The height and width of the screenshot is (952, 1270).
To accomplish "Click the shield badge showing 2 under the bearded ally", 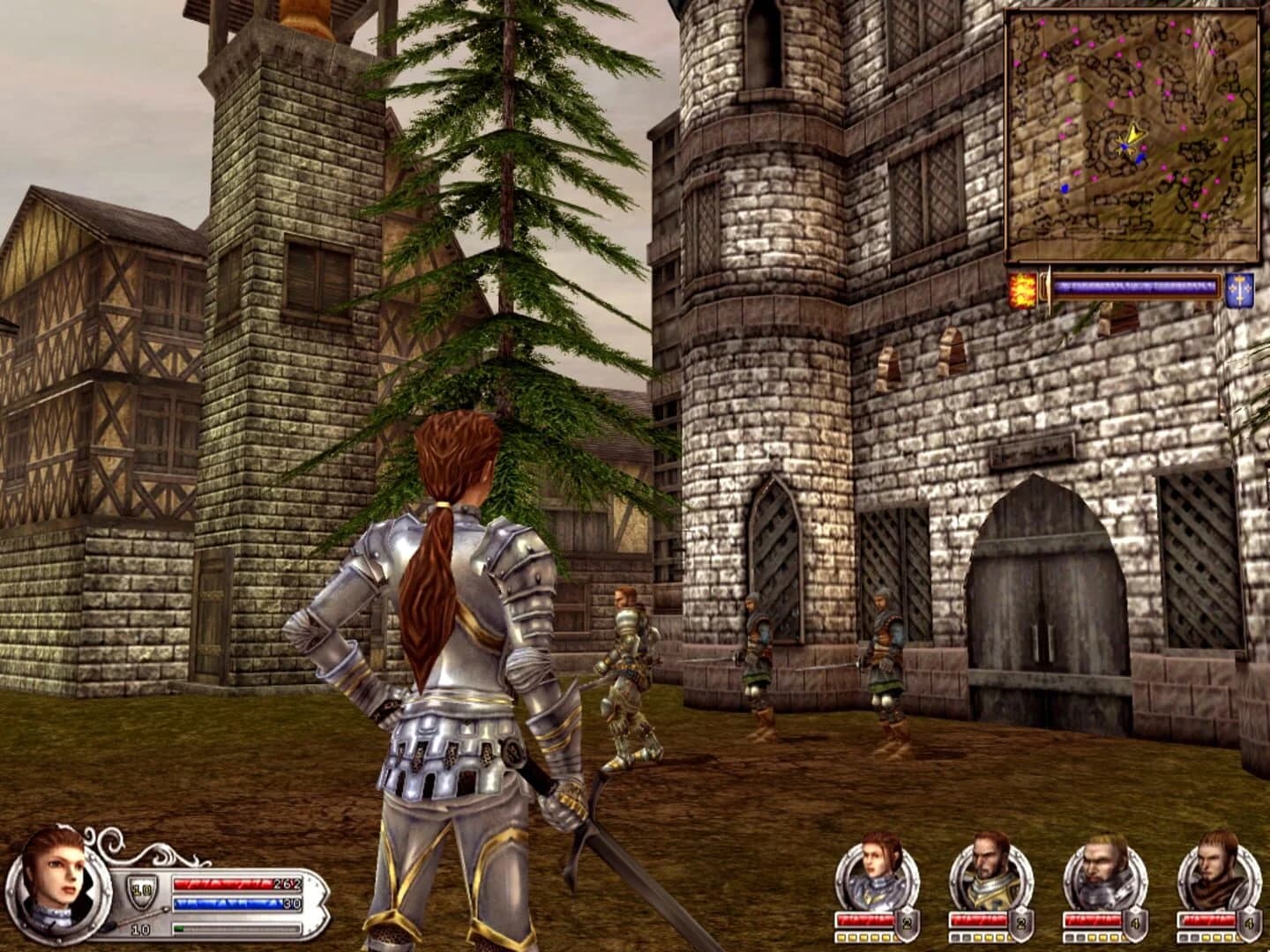I will 1020,924.
